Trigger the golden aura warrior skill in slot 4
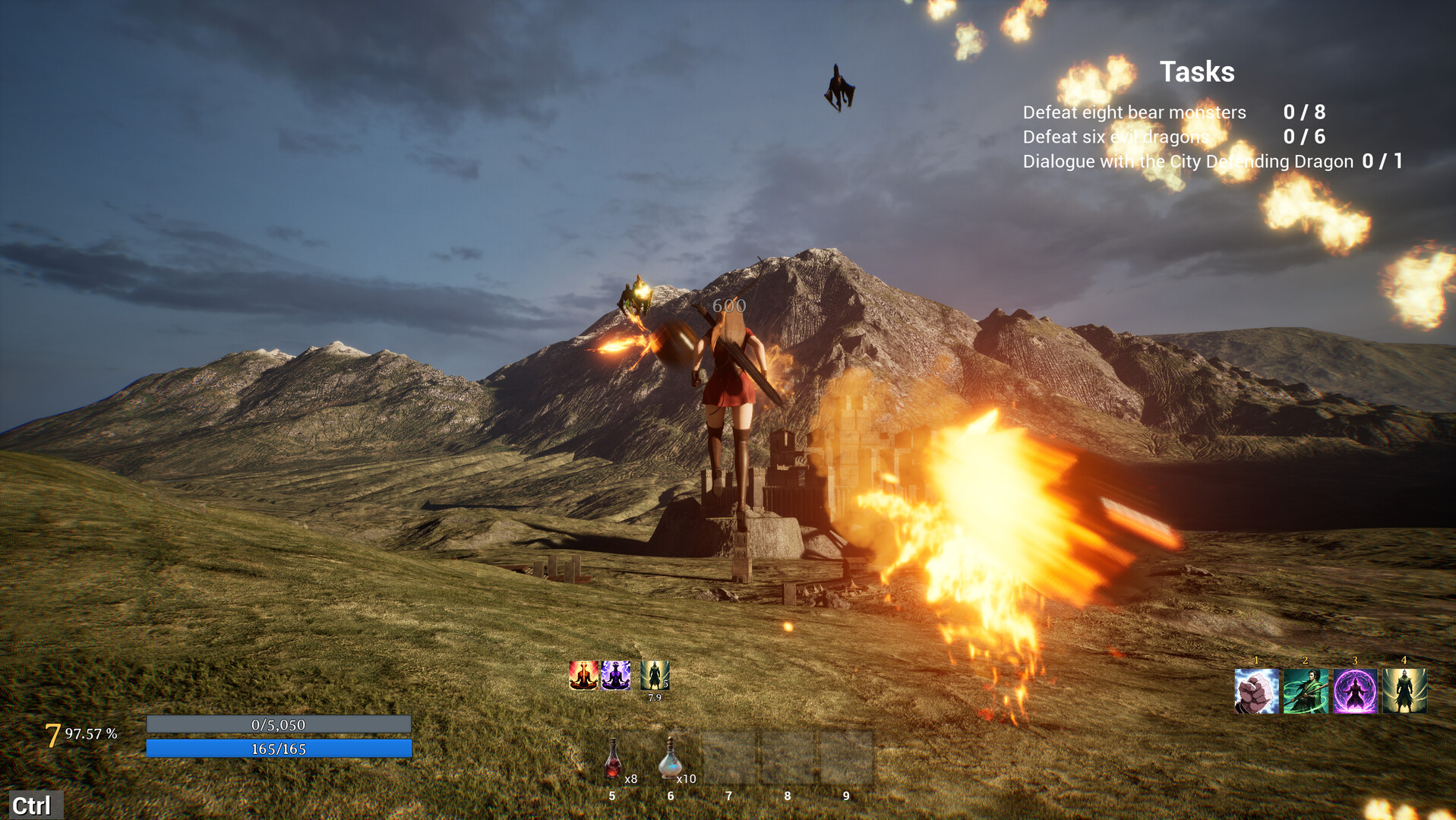 click(1404, 691)
